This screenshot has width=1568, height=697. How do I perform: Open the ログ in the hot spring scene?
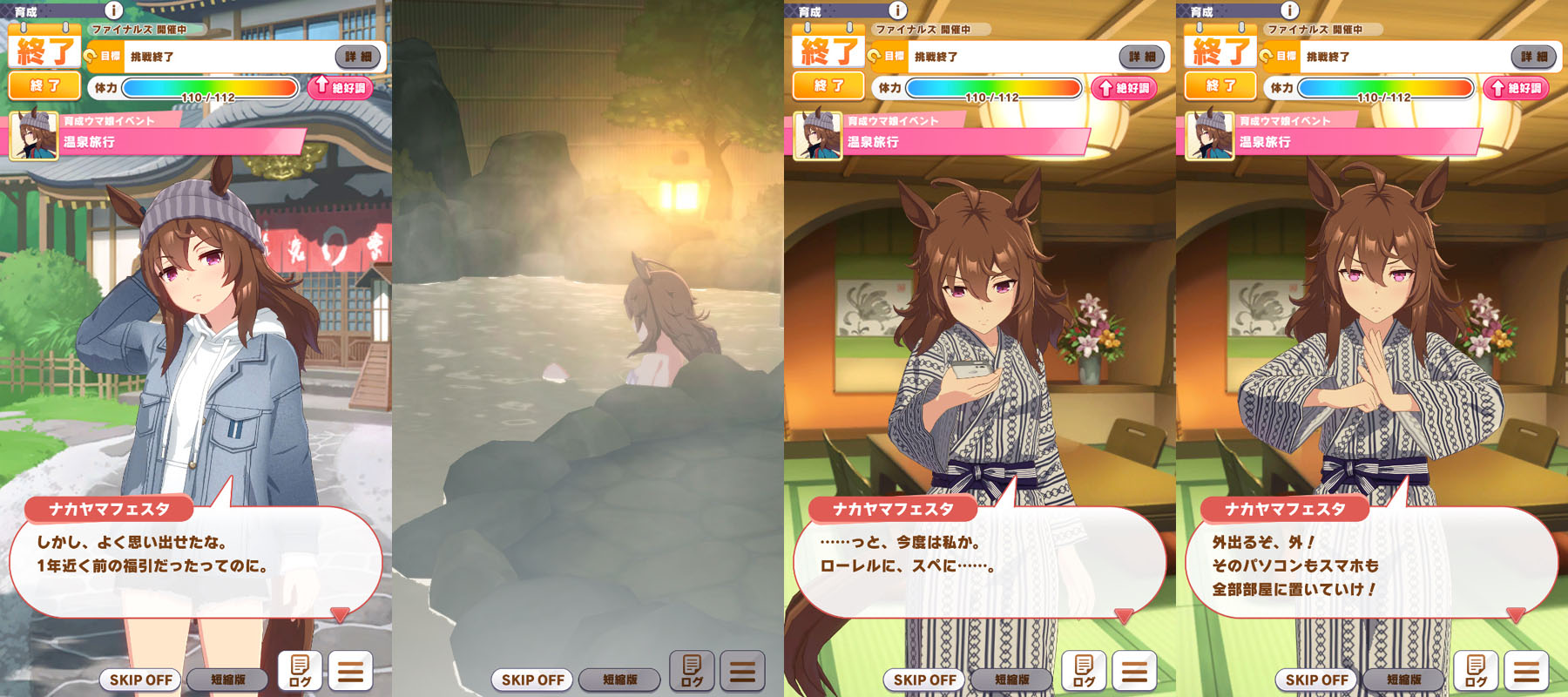(x=692, y=671)
